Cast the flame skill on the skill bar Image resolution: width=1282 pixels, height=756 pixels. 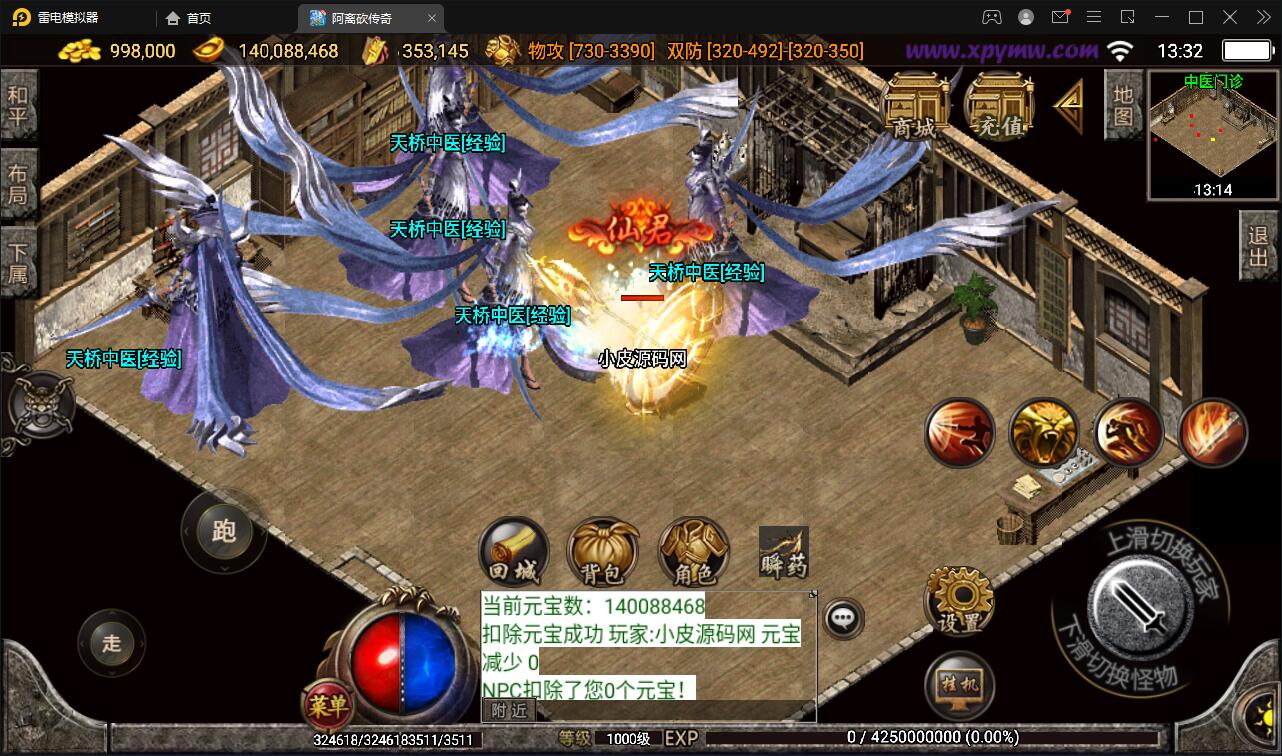pyautogui.click(x=1213, y=433)
